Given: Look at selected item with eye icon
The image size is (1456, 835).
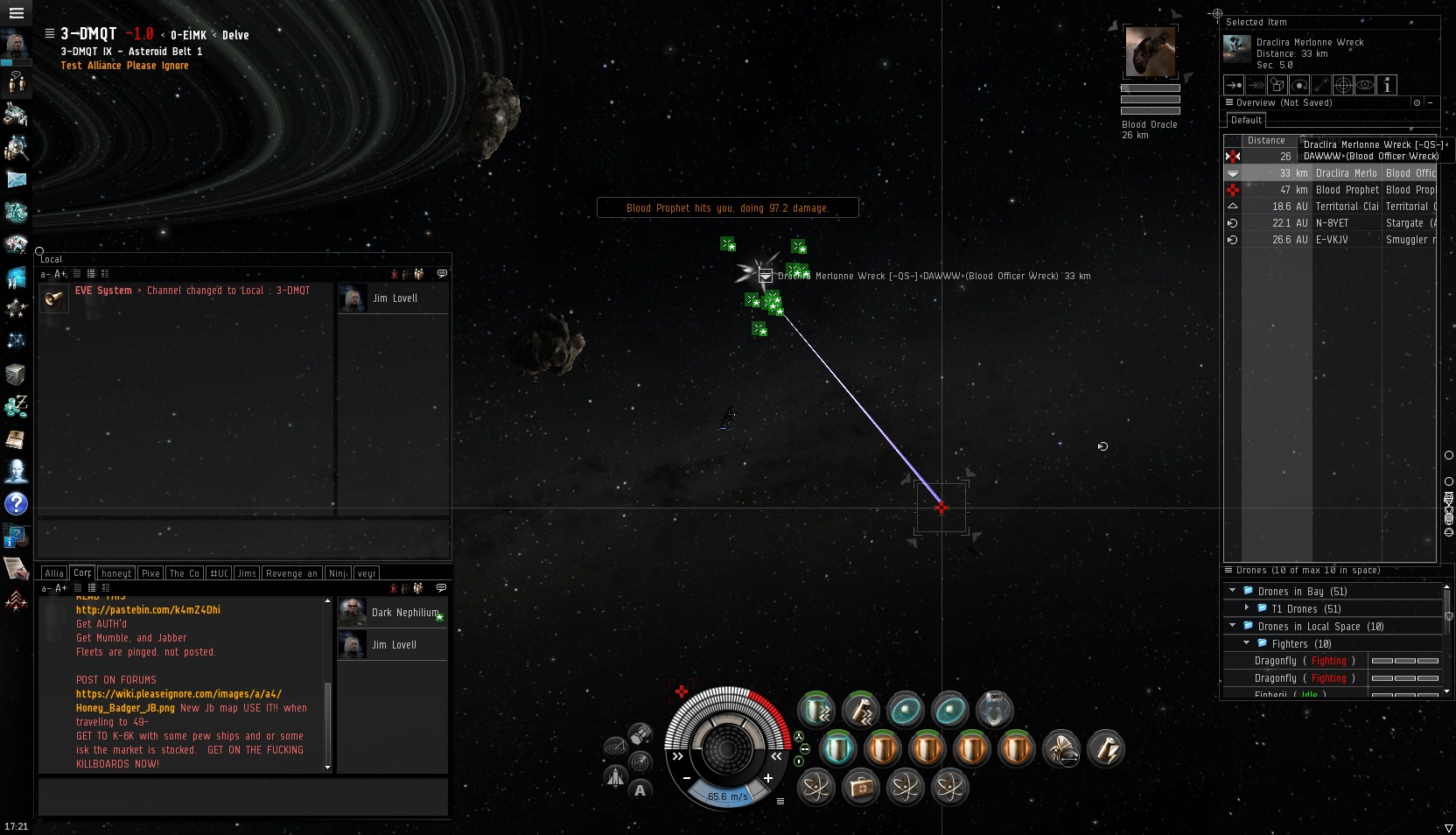Looking at the screenshot, I should click(1365, 85).
